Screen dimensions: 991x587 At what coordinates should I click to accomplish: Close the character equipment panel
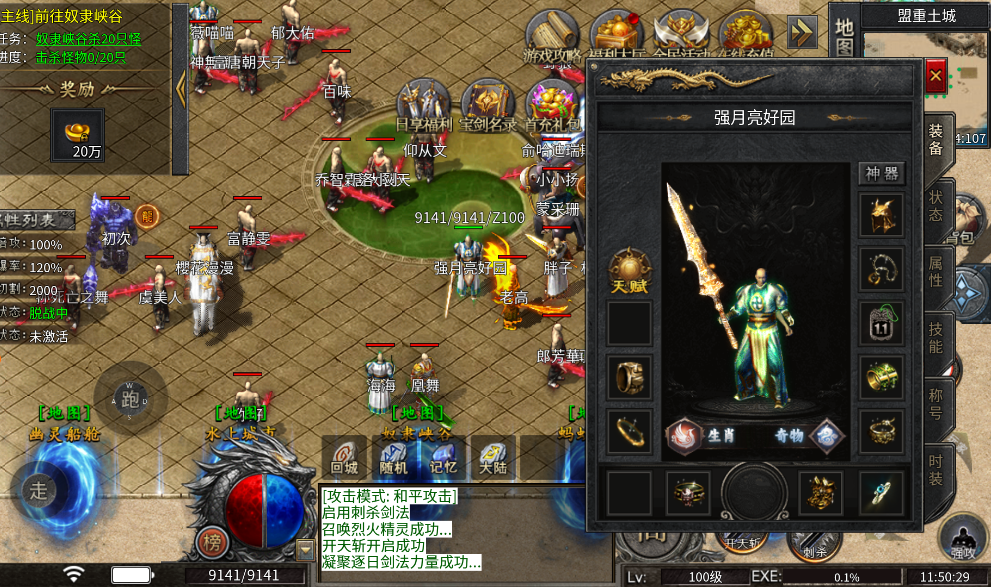[935, 76]
